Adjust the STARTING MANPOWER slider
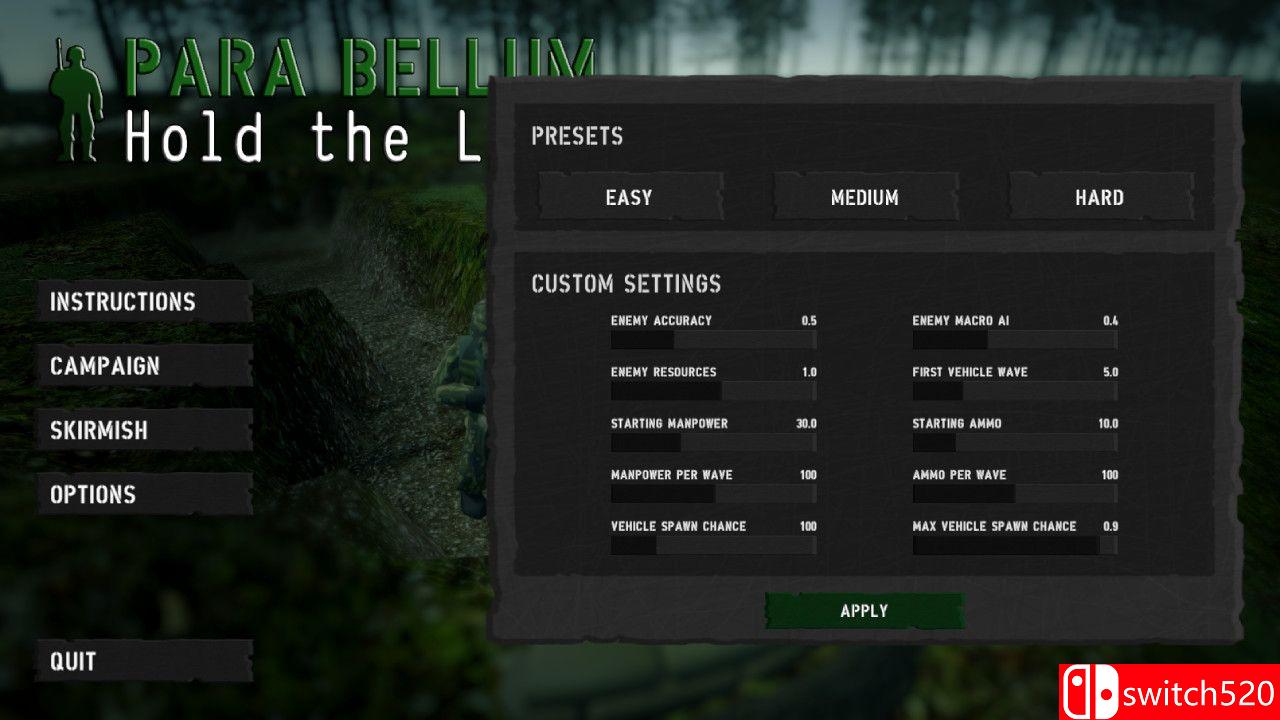The height and width of the screenshot is (720, 1280). tap(713, 443)
